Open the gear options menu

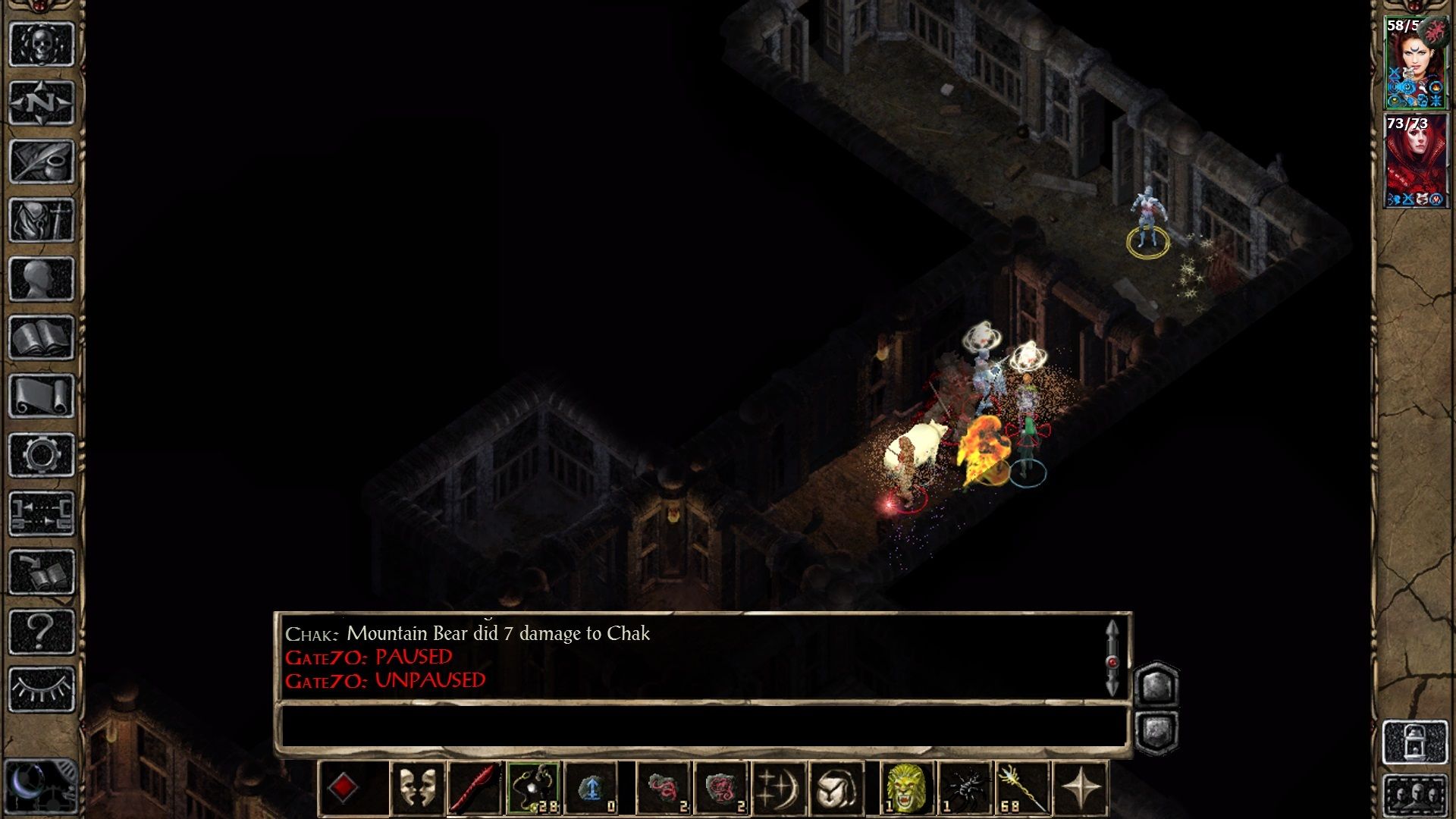[42, 455]
